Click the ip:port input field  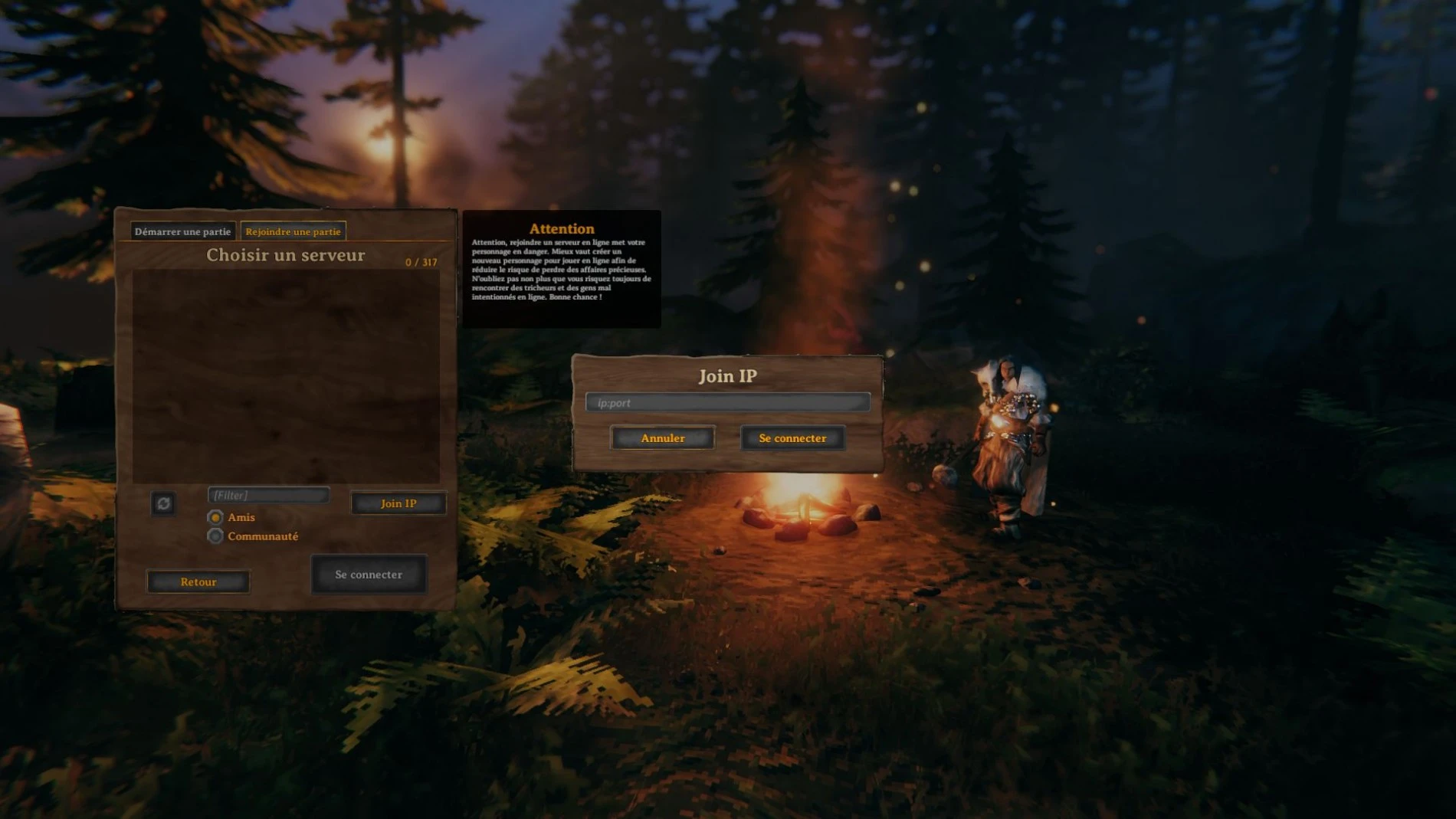(726, 401)
